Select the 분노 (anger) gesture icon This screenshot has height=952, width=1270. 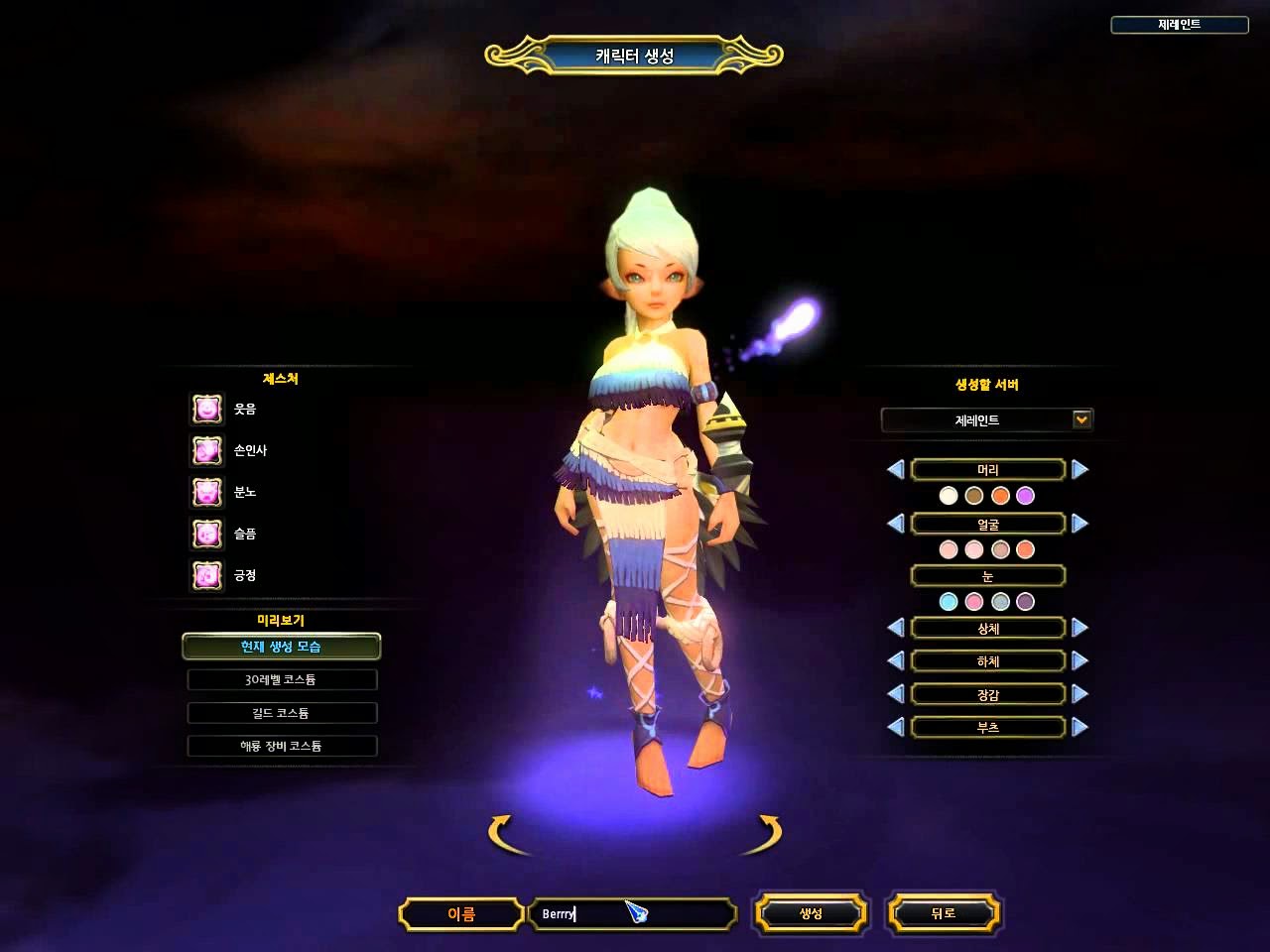[205, 493]
